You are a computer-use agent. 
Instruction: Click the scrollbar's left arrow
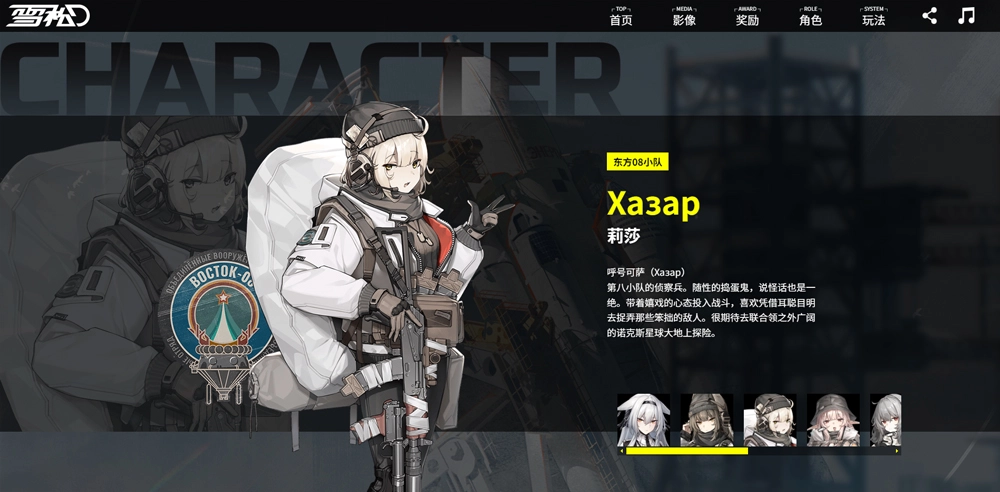621,451
